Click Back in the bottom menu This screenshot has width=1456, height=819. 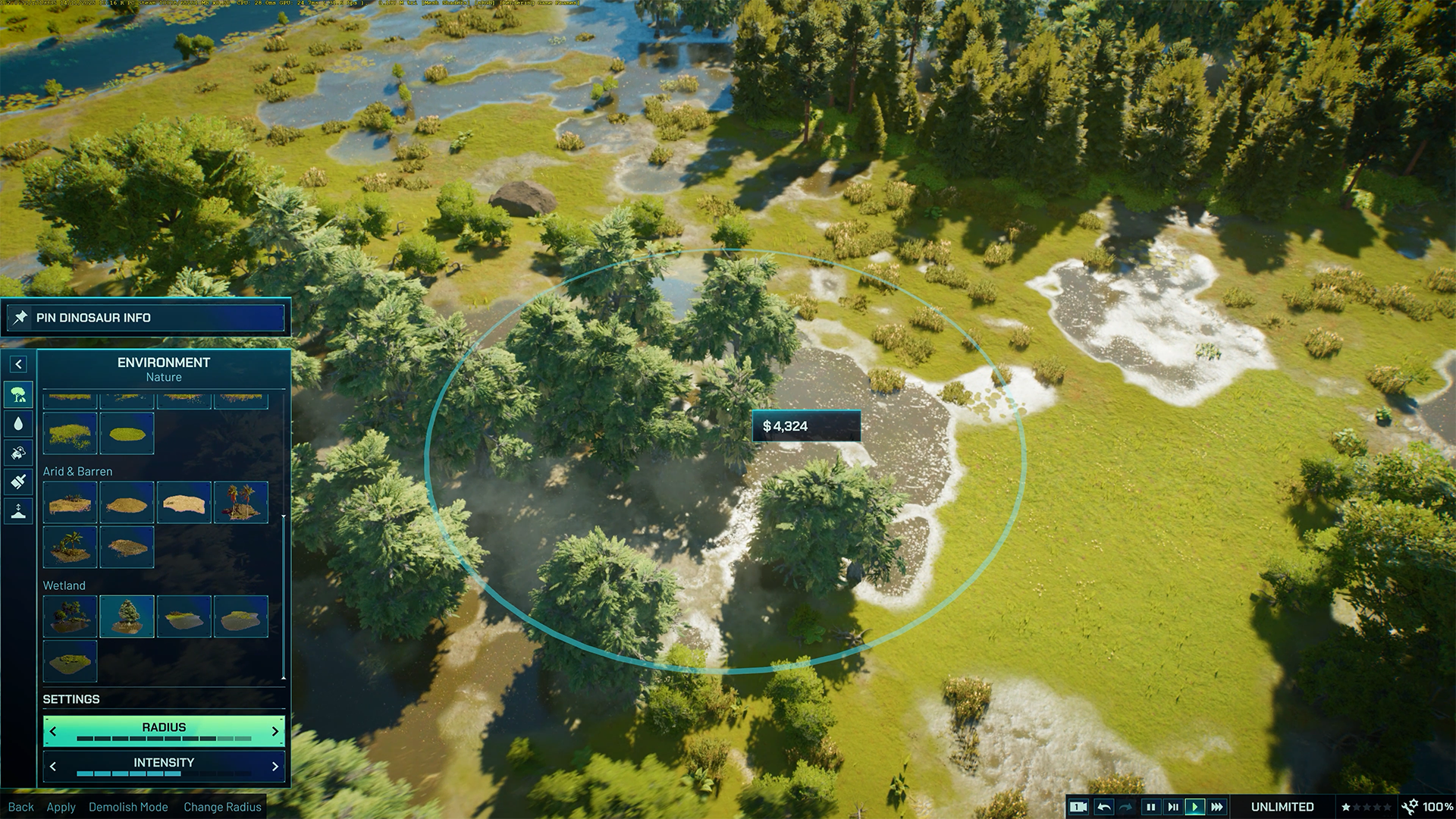click(x=21, y=807)
